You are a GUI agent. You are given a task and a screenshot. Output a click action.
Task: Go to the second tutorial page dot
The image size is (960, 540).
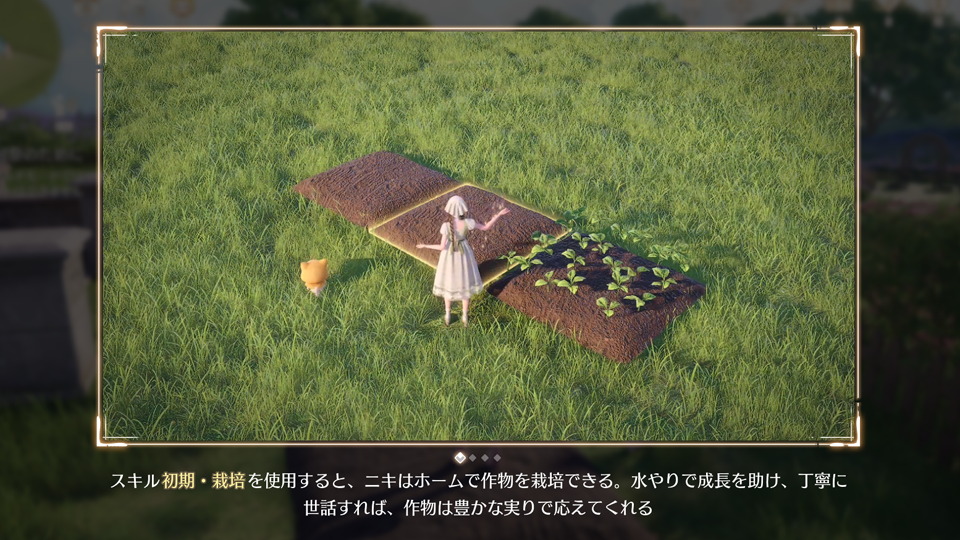coord(473,458)
